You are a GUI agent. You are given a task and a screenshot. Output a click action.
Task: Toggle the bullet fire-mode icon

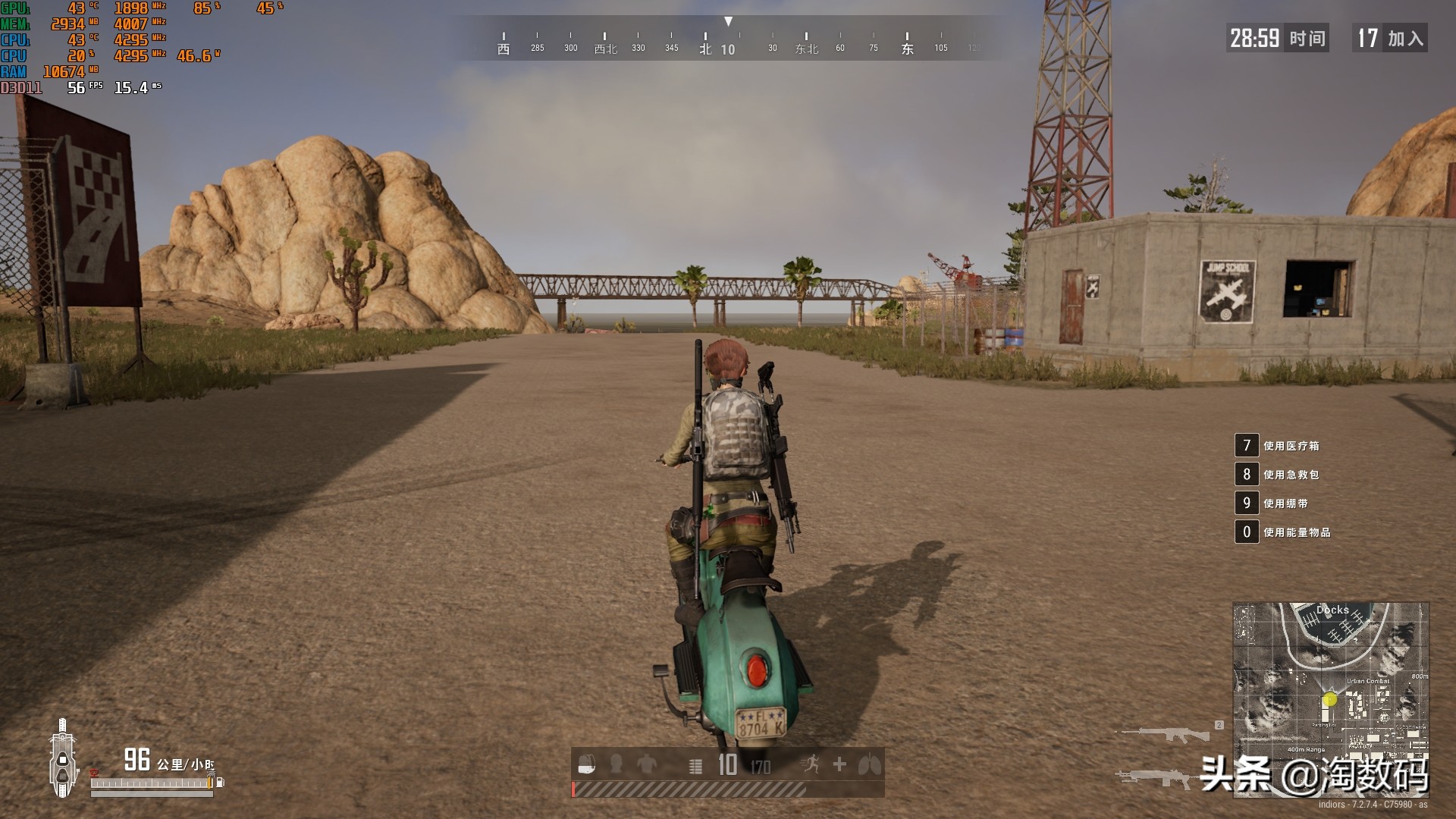pyautogui.click(x=695, y=767)
